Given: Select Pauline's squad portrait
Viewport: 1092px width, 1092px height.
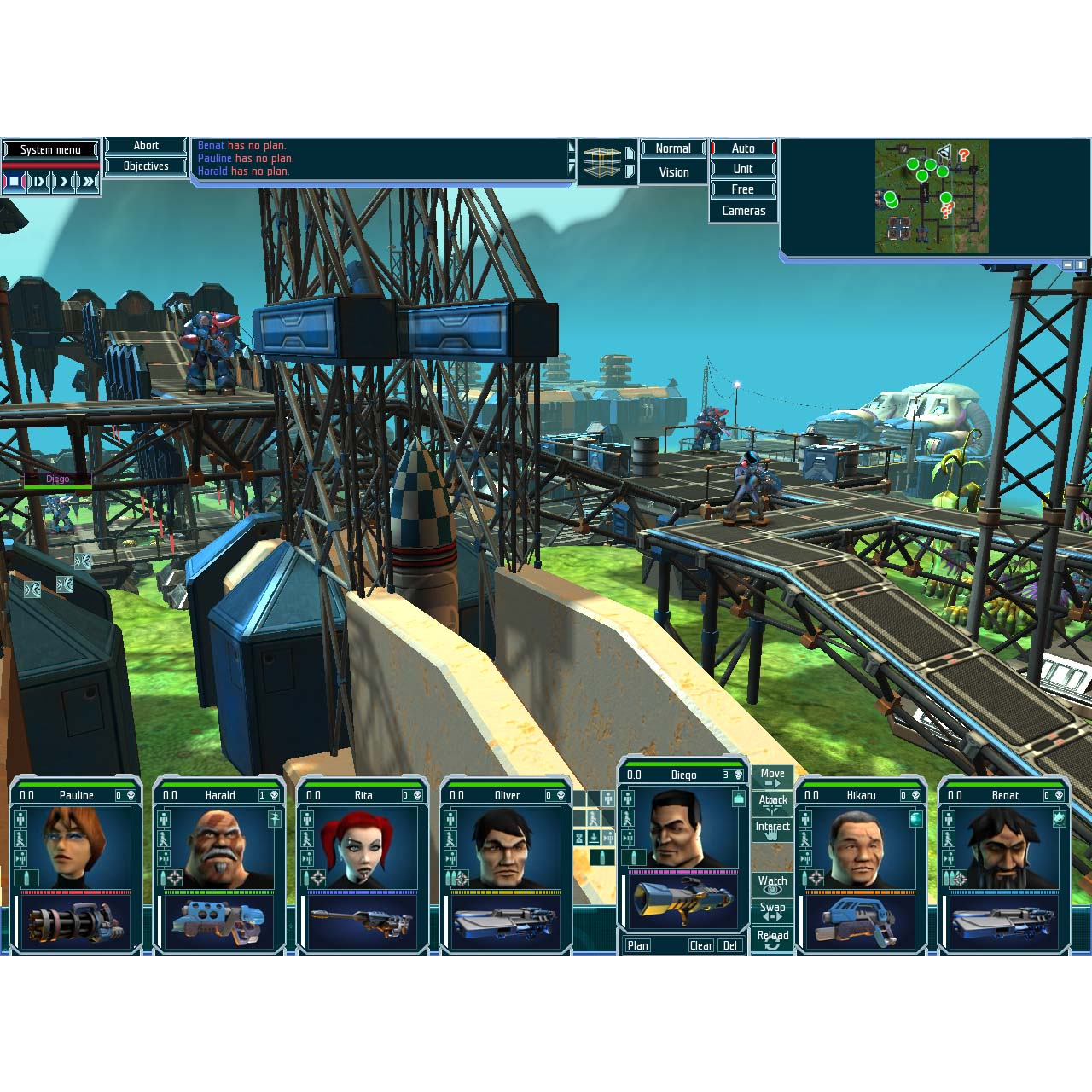Looking at the screenshot, I should (77, 846).
